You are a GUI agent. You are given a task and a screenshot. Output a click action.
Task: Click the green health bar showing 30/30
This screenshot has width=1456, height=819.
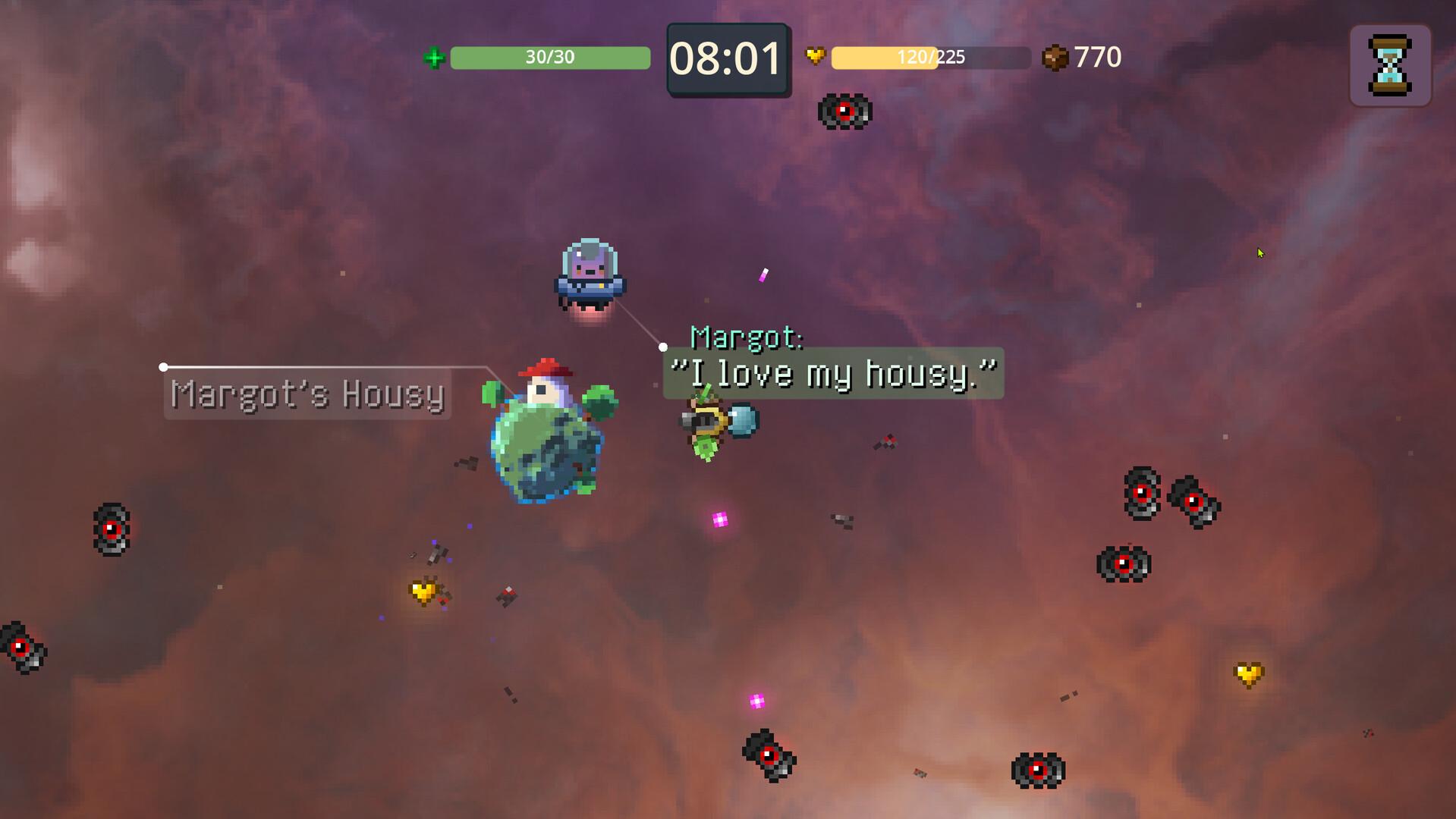click(549, 56)
